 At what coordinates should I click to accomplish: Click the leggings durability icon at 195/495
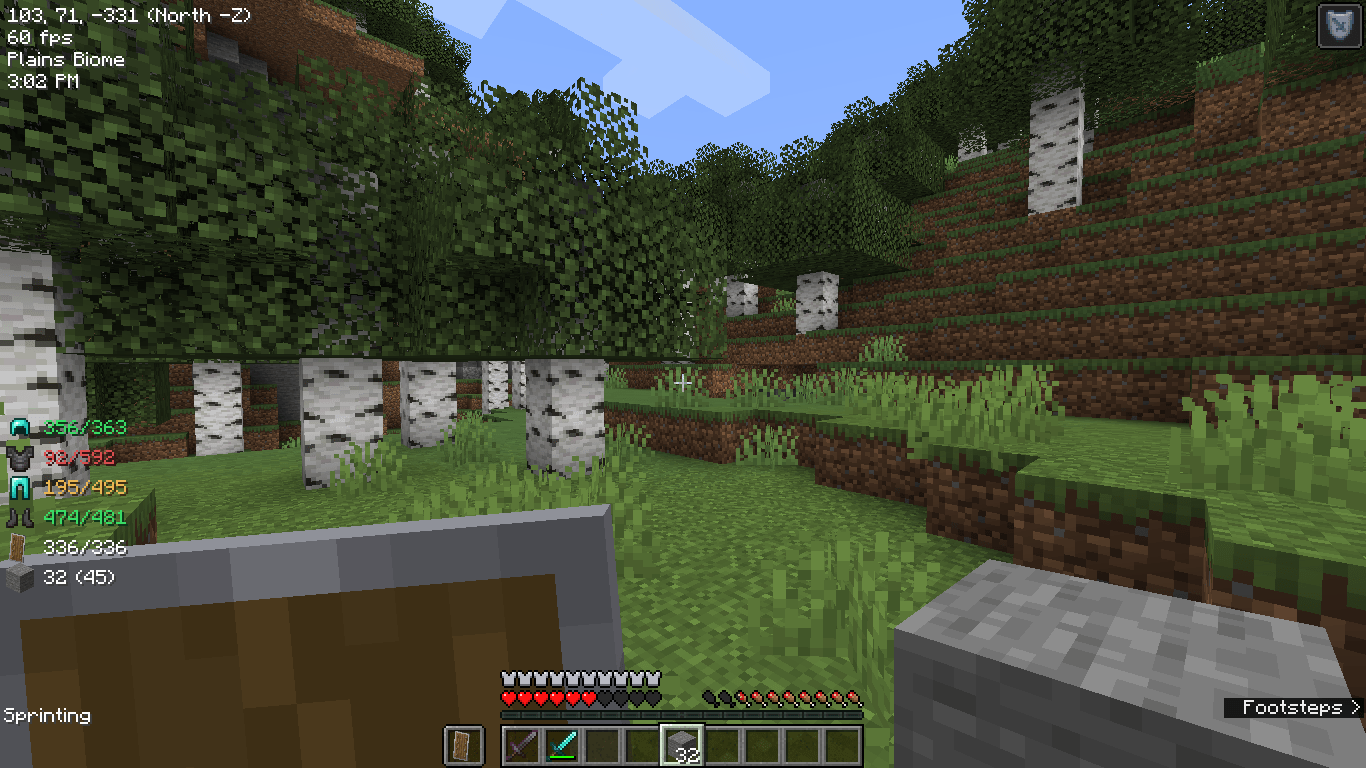tap(17, 487)
